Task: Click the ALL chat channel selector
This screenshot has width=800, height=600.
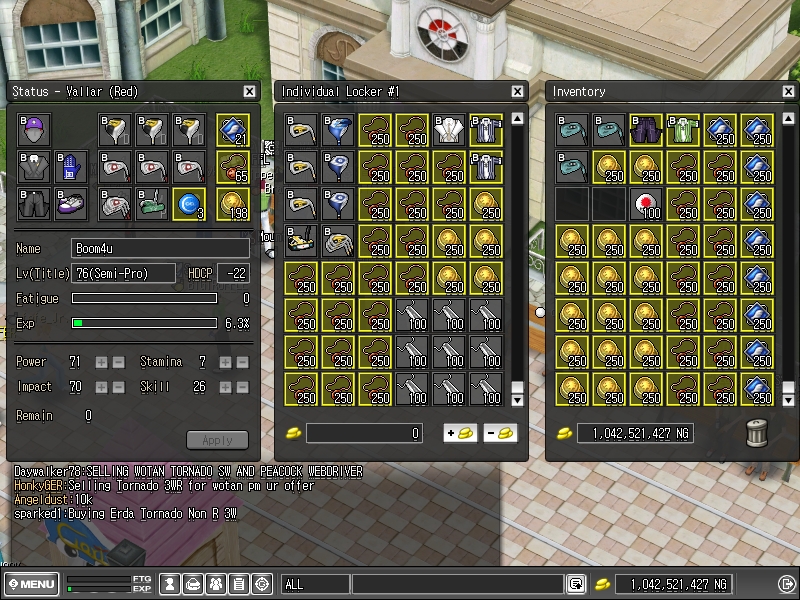Action: (315, 584)
